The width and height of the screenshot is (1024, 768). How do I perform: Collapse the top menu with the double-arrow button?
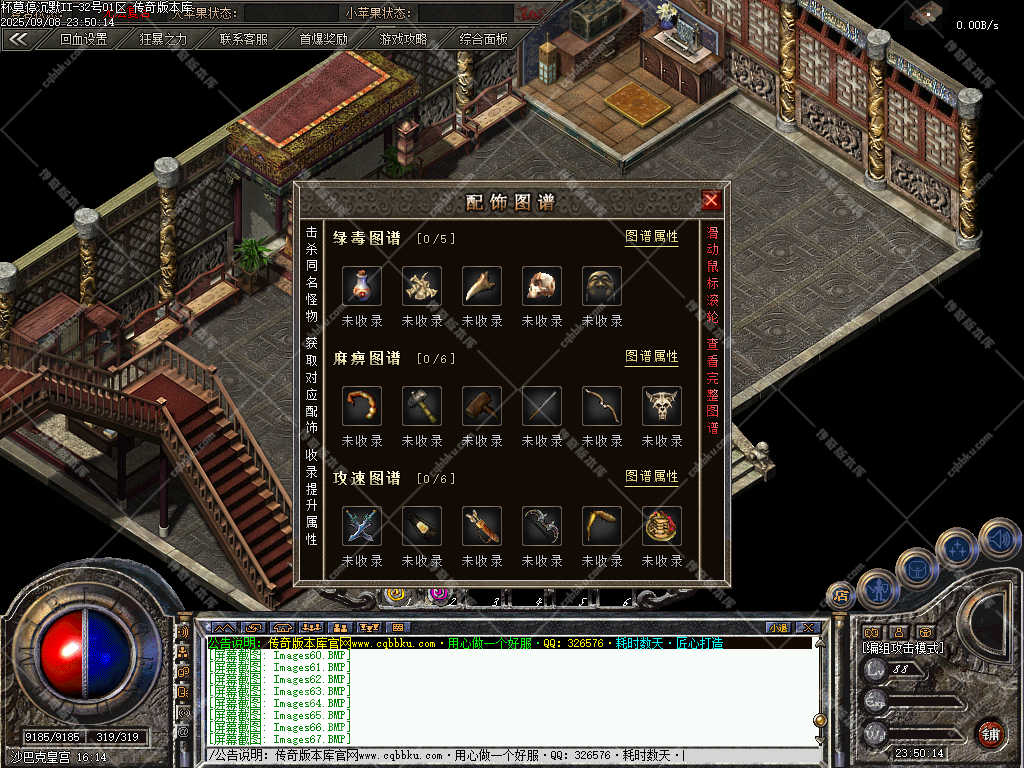point(18,40)
